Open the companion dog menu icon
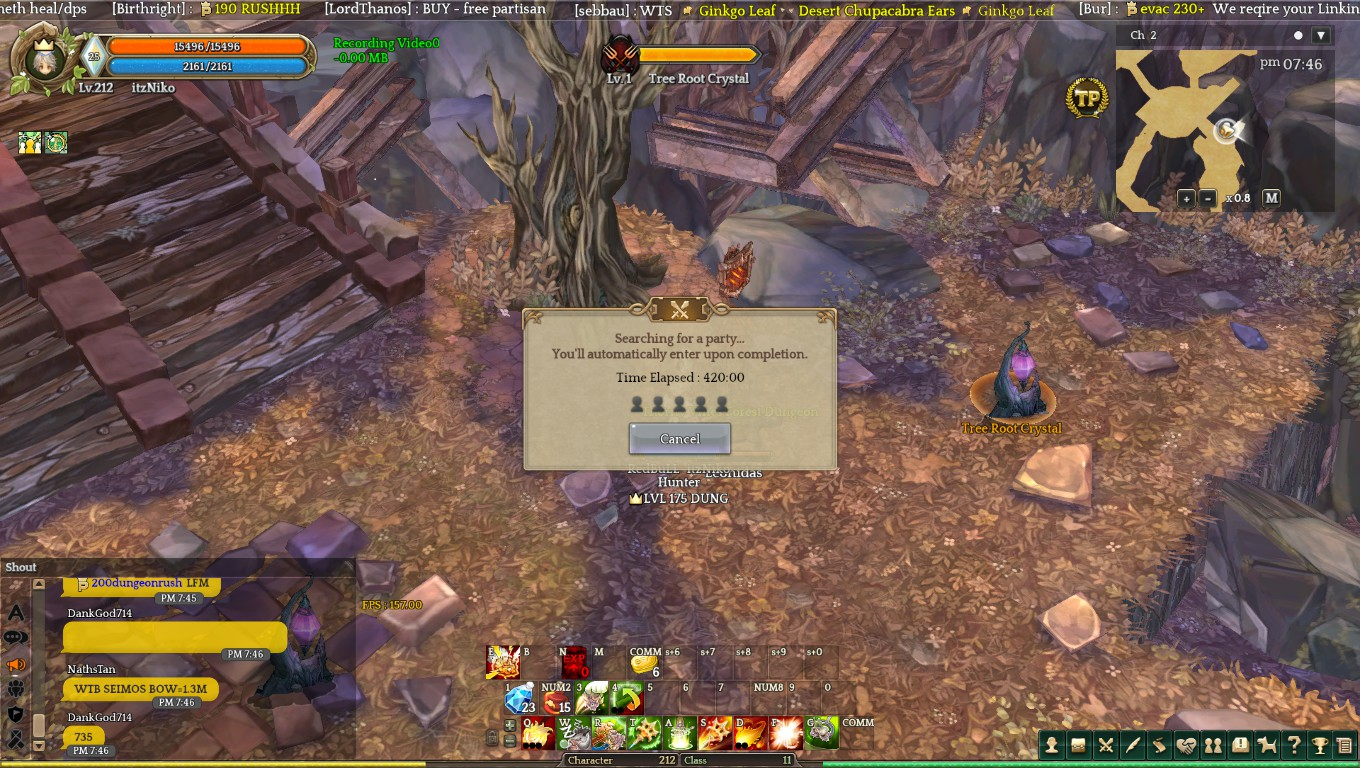 [1267, 745]
